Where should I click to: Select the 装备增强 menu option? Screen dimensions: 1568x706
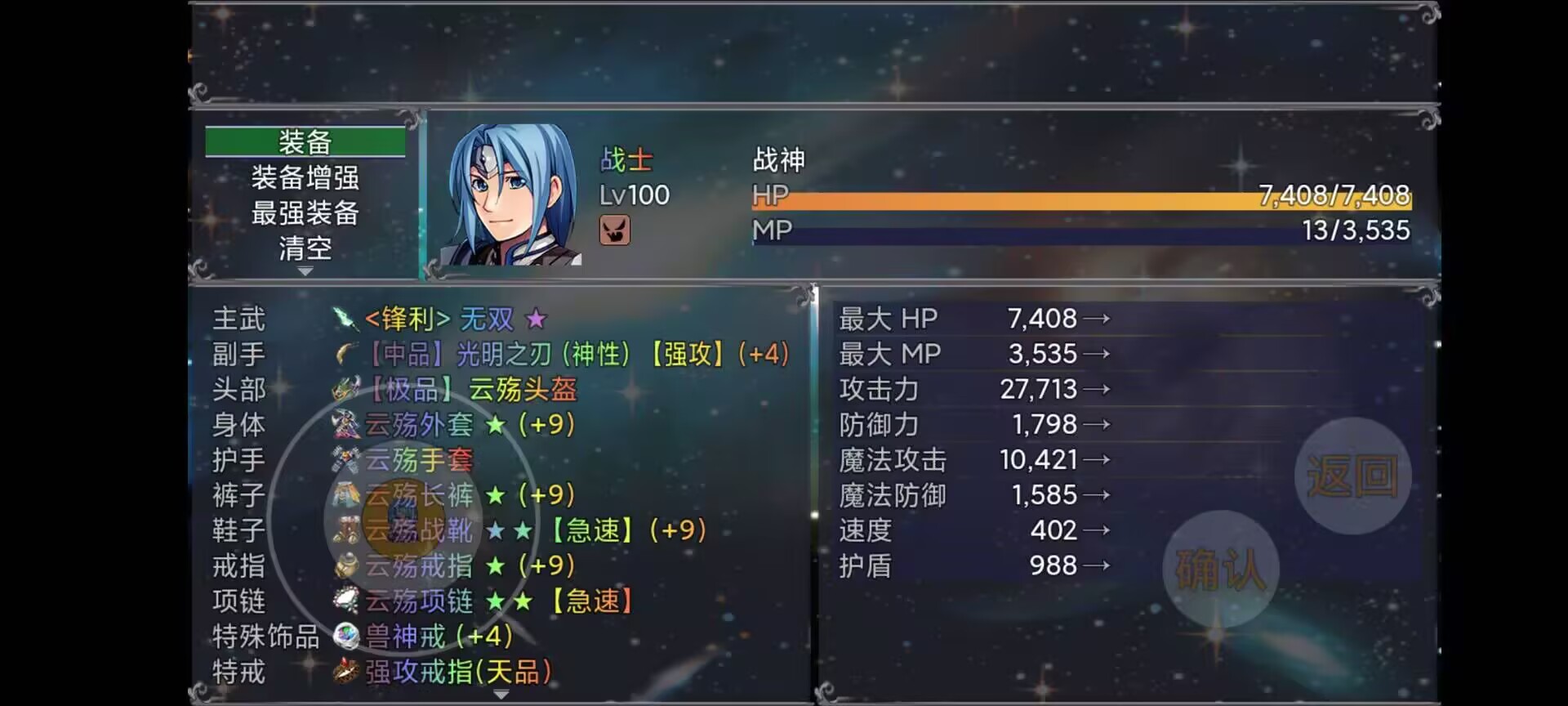point(305,176)
